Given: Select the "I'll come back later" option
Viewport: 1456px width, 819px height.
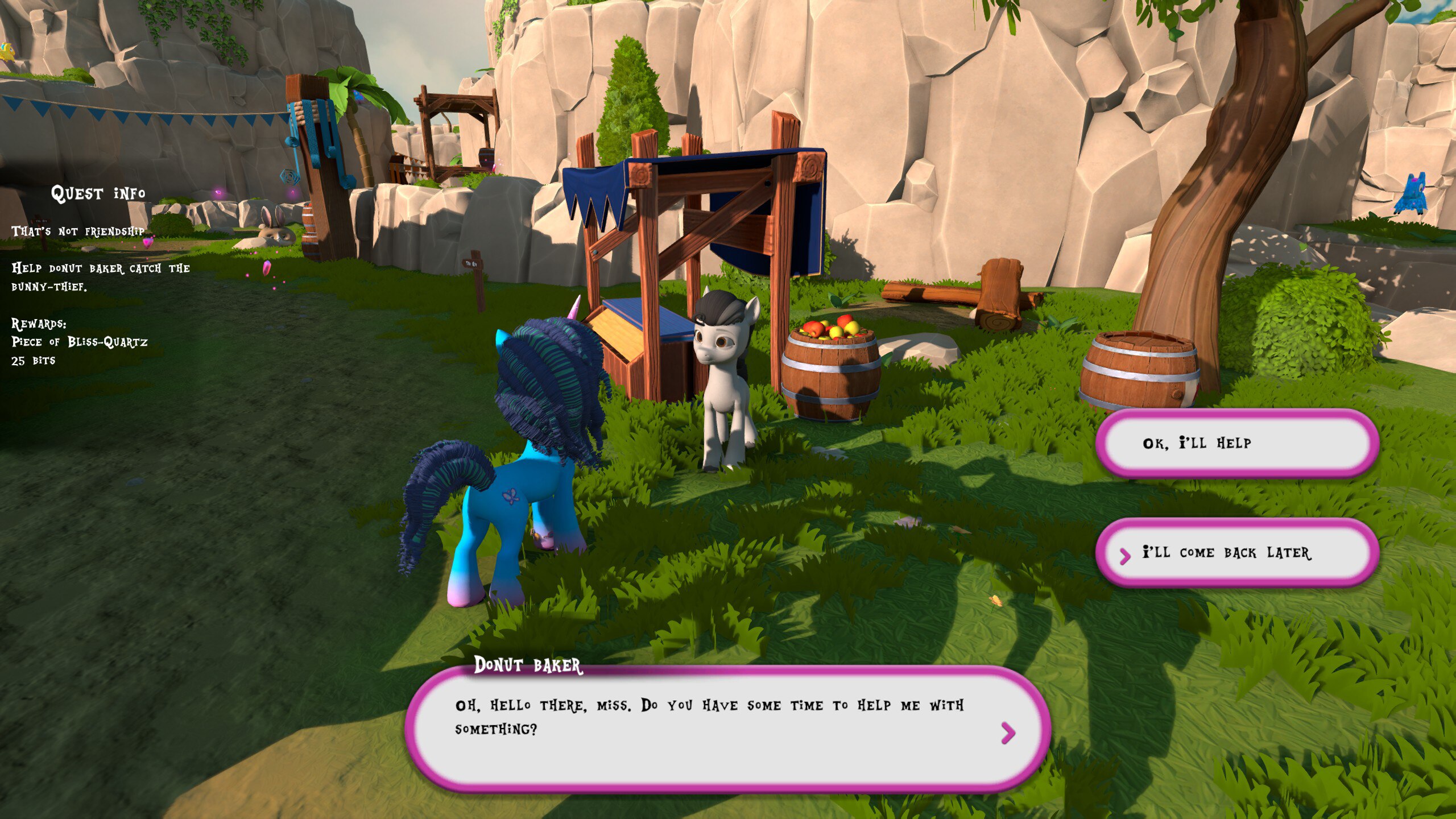Looking at the screenshot, I should (x=1236, y=553).
